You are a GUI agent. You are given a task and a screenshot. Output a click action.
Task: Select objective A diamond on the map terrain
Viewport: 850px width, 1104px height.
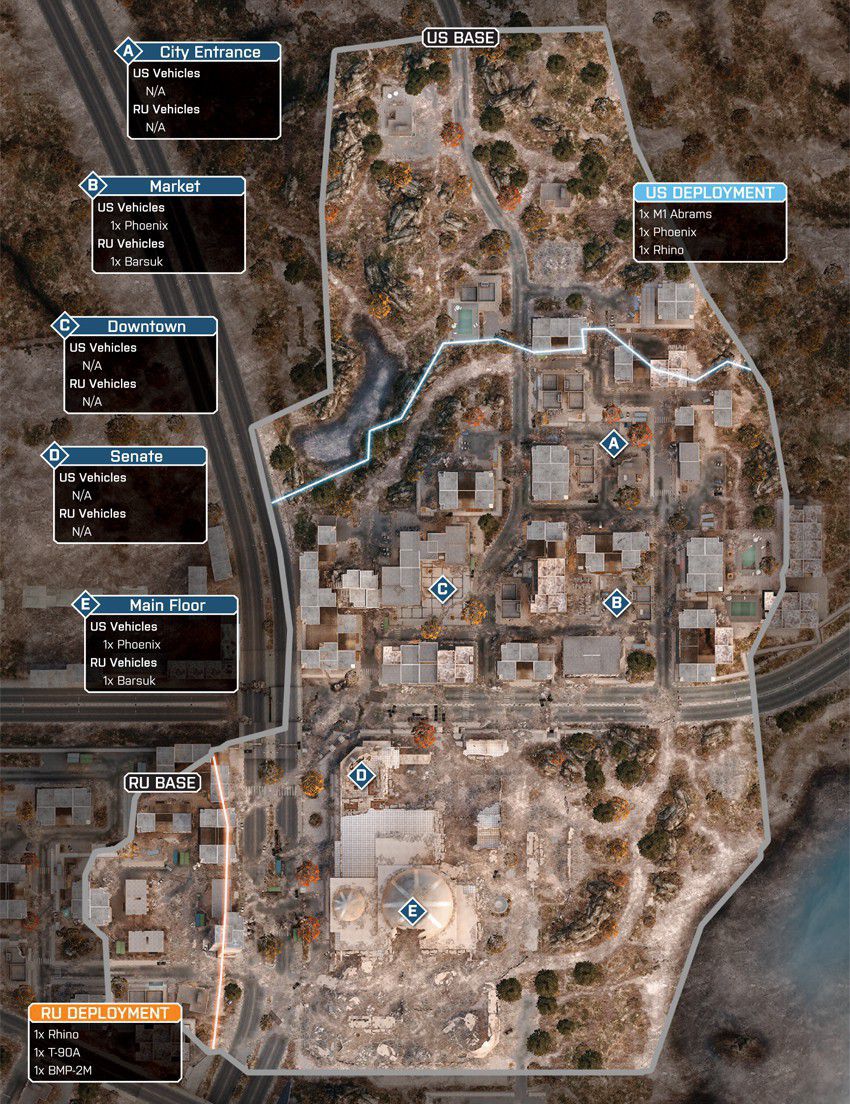click(x=613, y=442)
